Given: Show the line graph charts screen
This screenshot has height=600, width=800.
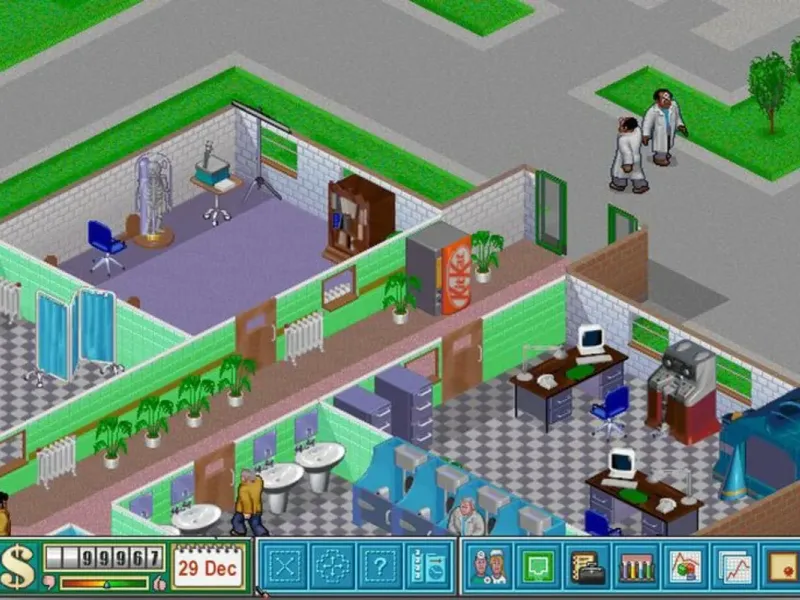Looking at the screenshot, I should click(733, 567).
